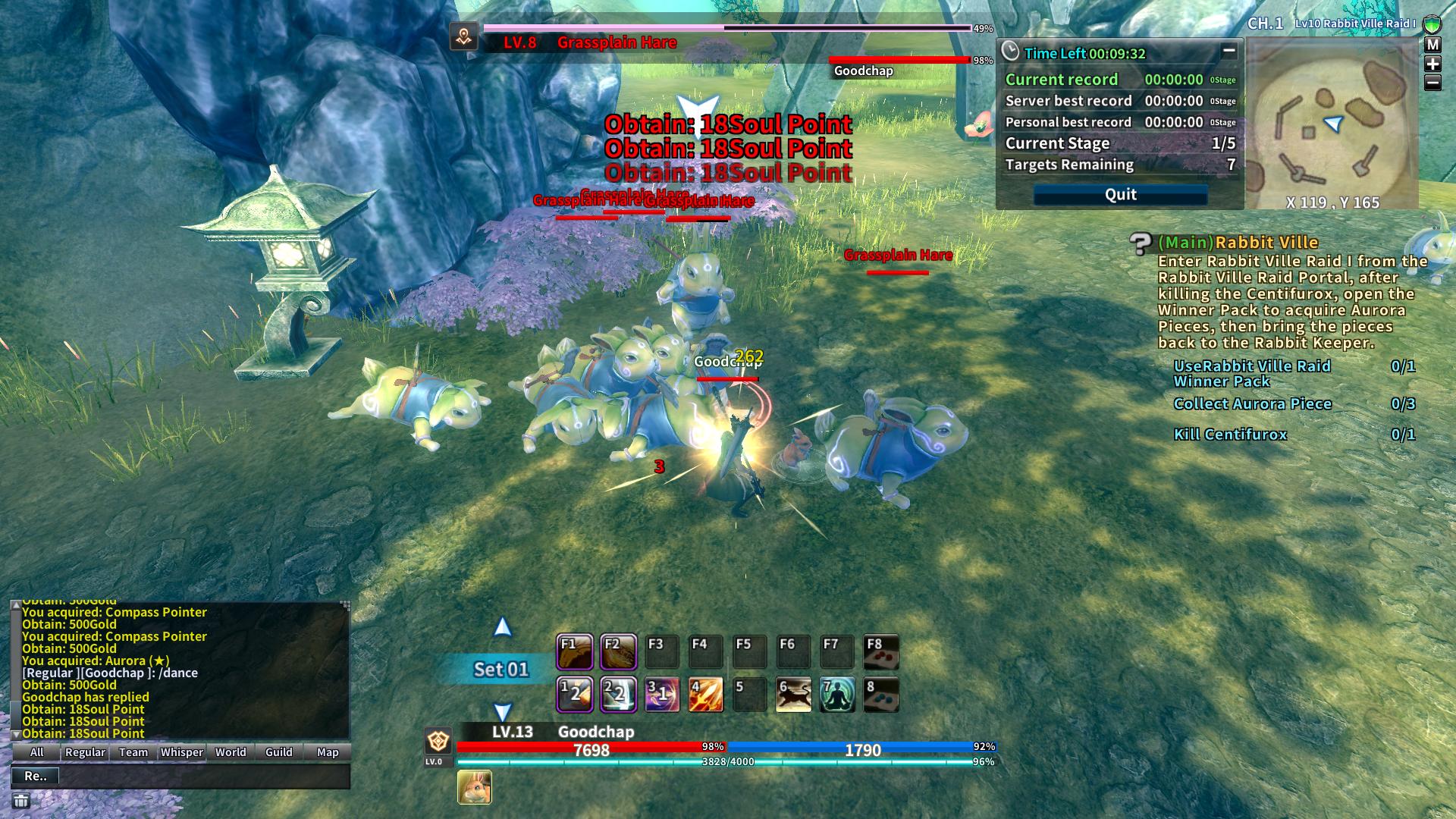Viewport: 1456px width, 819px height.
Task: Switch to the next skill set with down arrow
Action: (502, 711)
